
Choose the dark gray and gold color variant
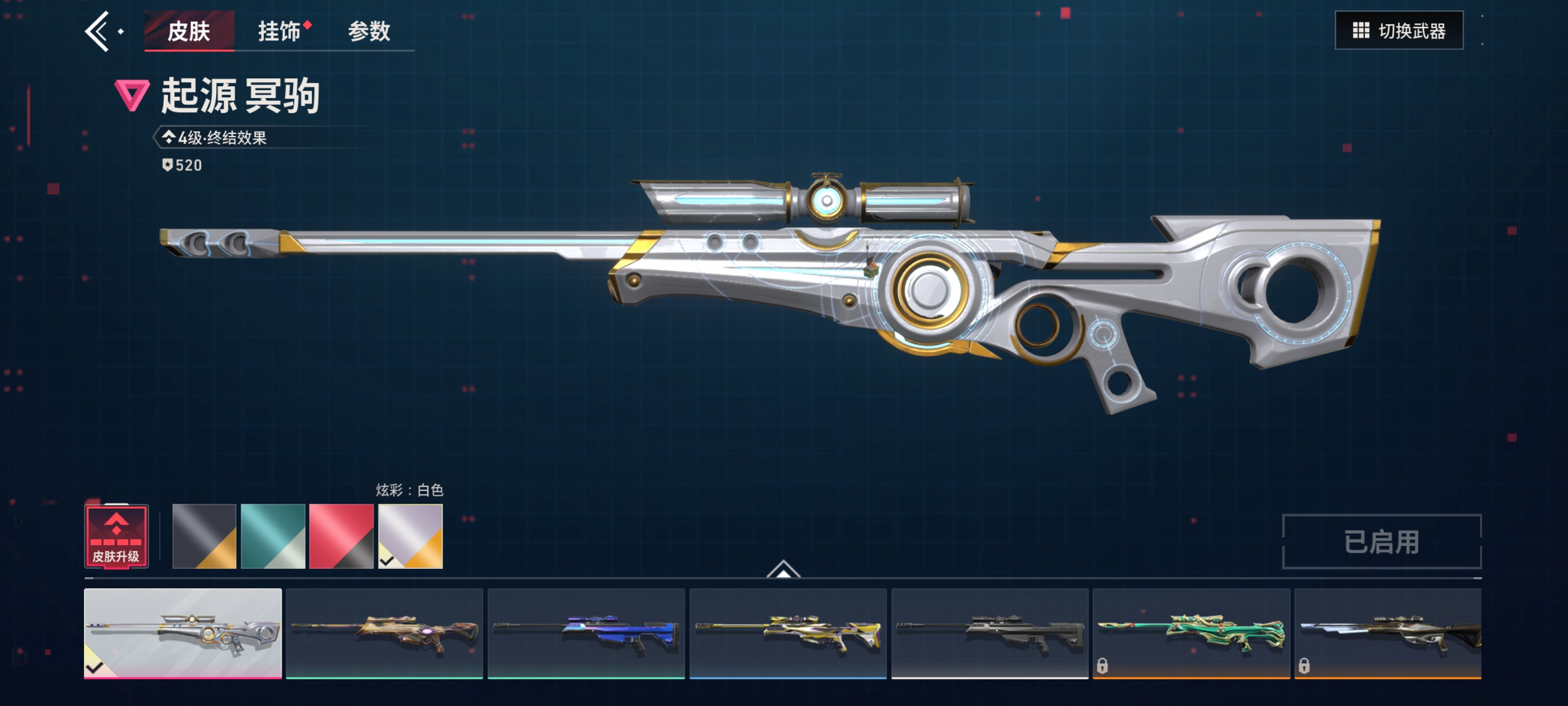pyautogui.click(x=204, y=536)
